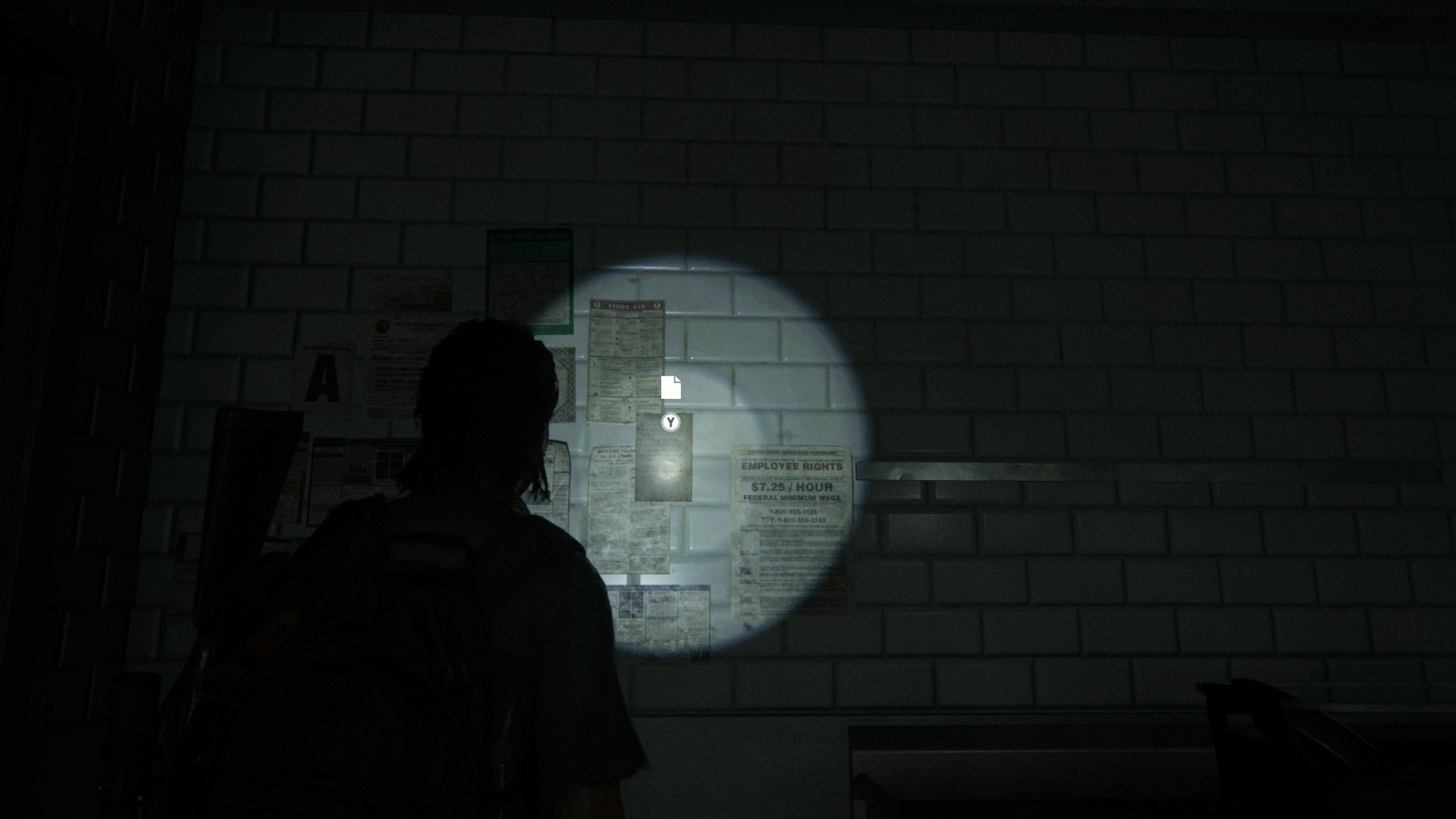Select the white document pickup icon
This screenshot has width=1456, height=819.
670,388
